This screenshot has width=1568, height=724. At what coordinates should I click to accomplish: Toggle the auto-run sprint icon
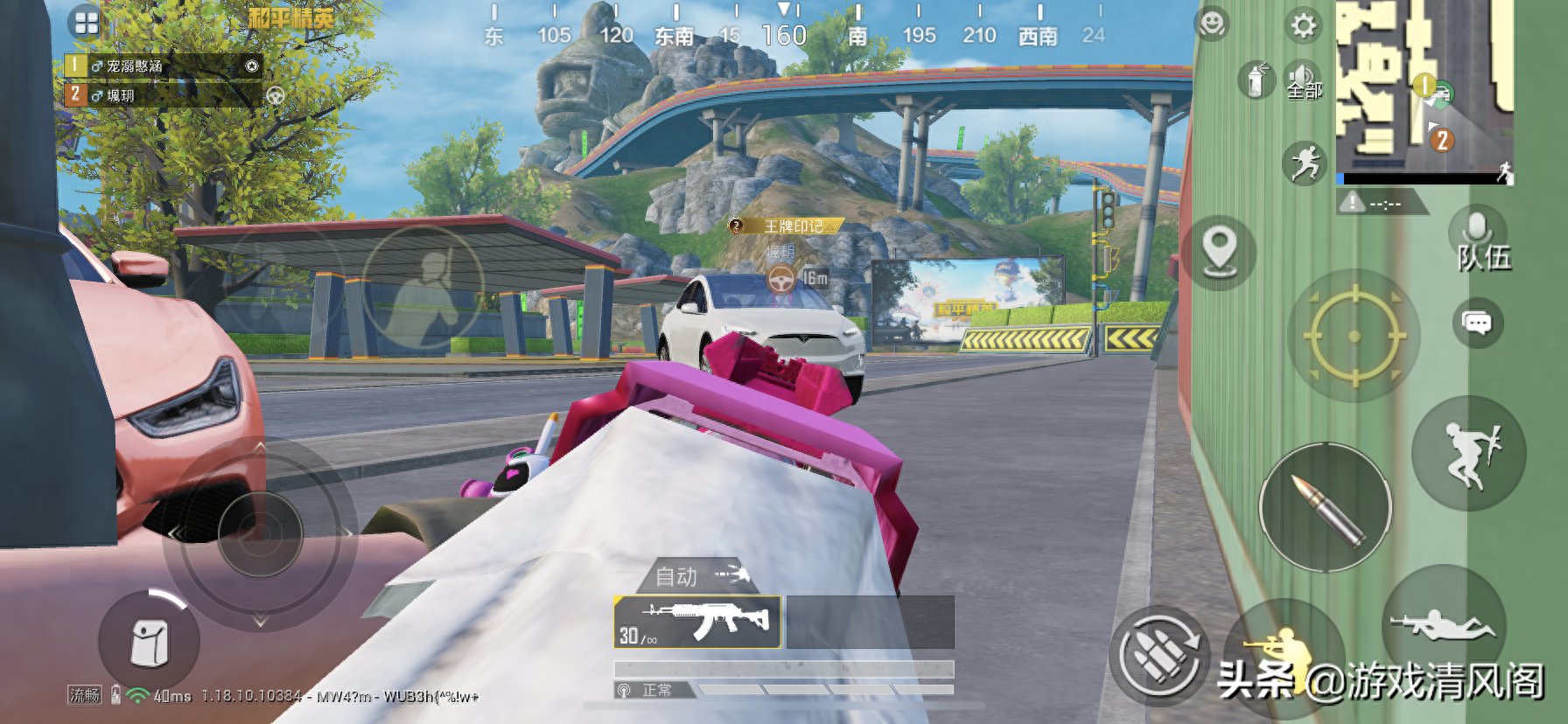click(x=1304, y=164)
